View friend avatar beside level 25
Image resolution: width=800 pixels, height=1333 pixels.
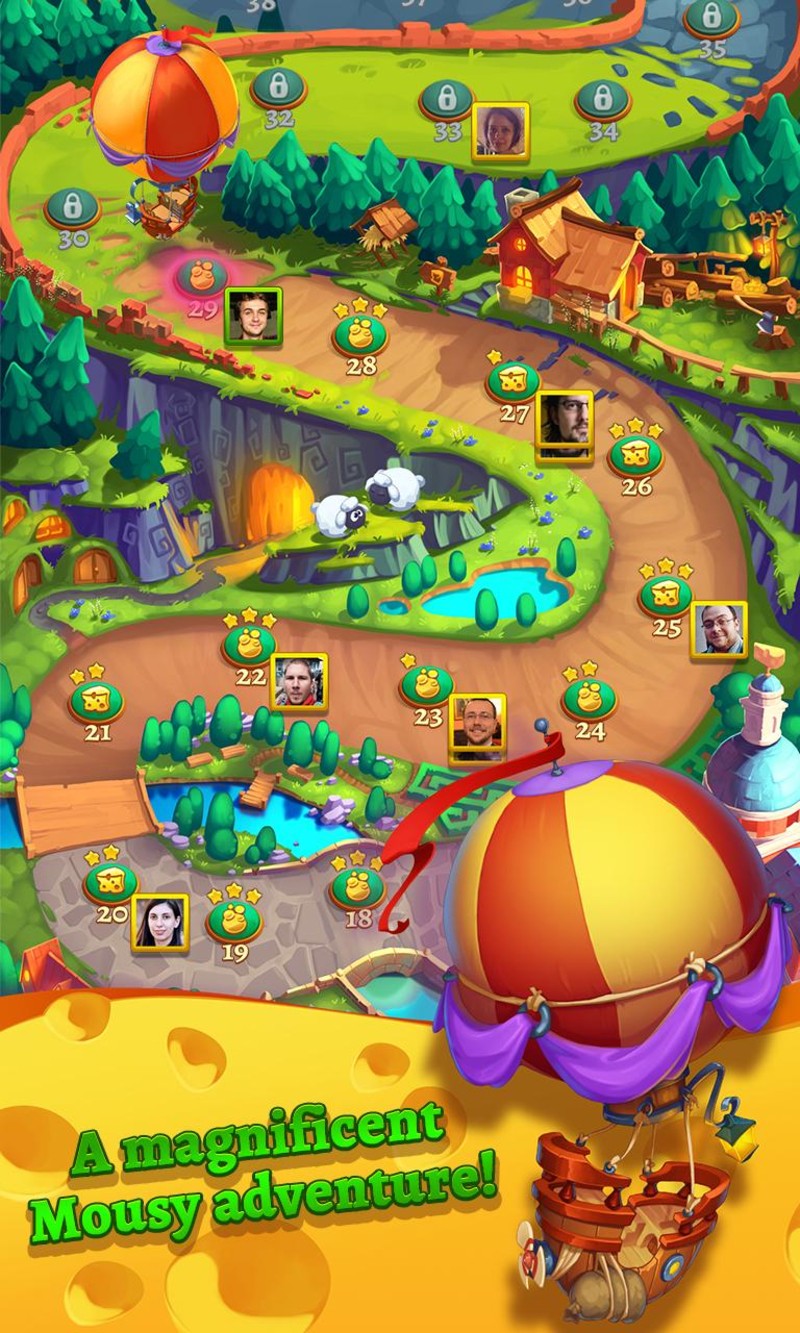point(719,629)
